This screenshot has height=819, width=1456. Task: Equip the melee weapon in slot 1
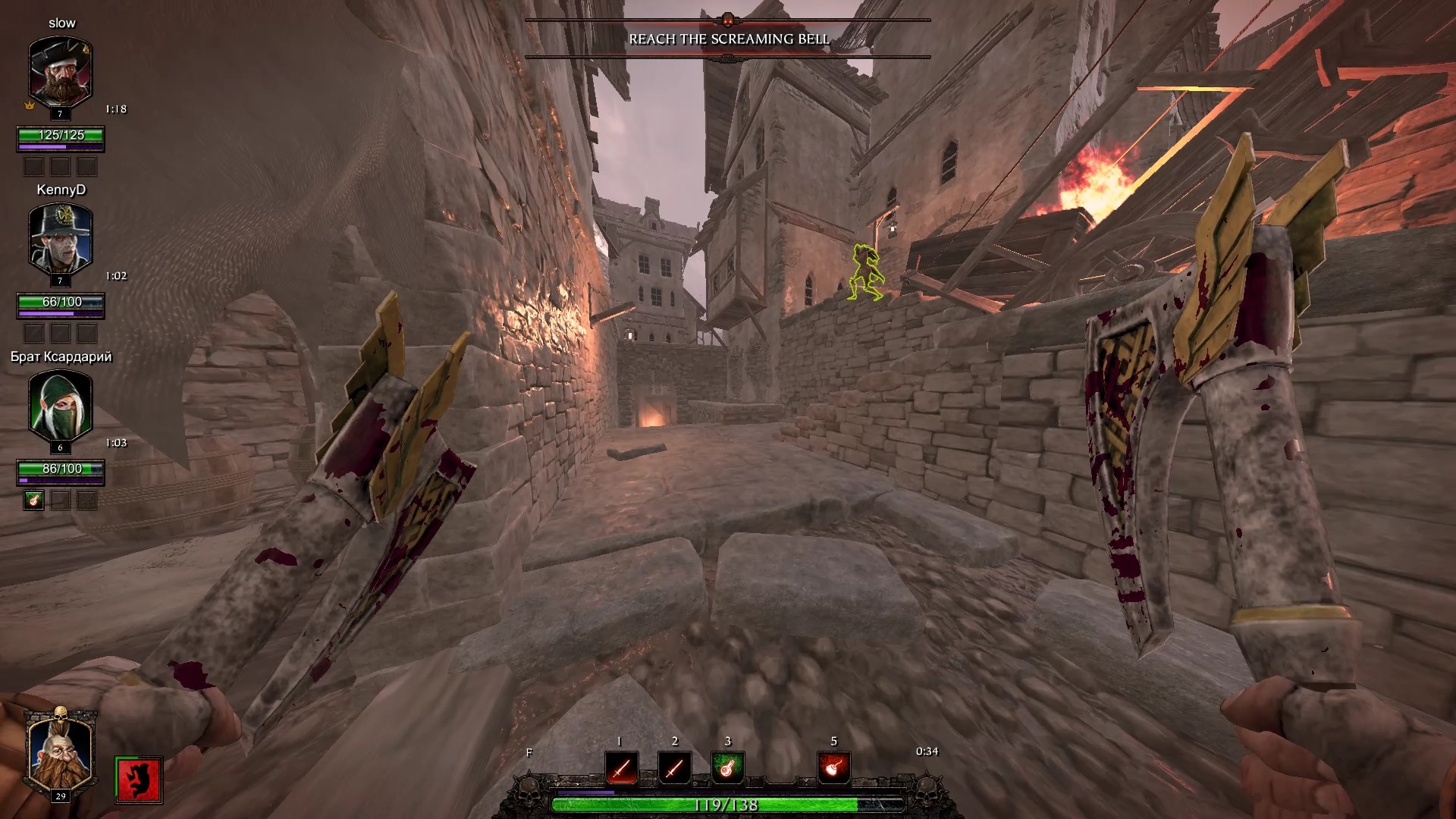coord(621,768)
